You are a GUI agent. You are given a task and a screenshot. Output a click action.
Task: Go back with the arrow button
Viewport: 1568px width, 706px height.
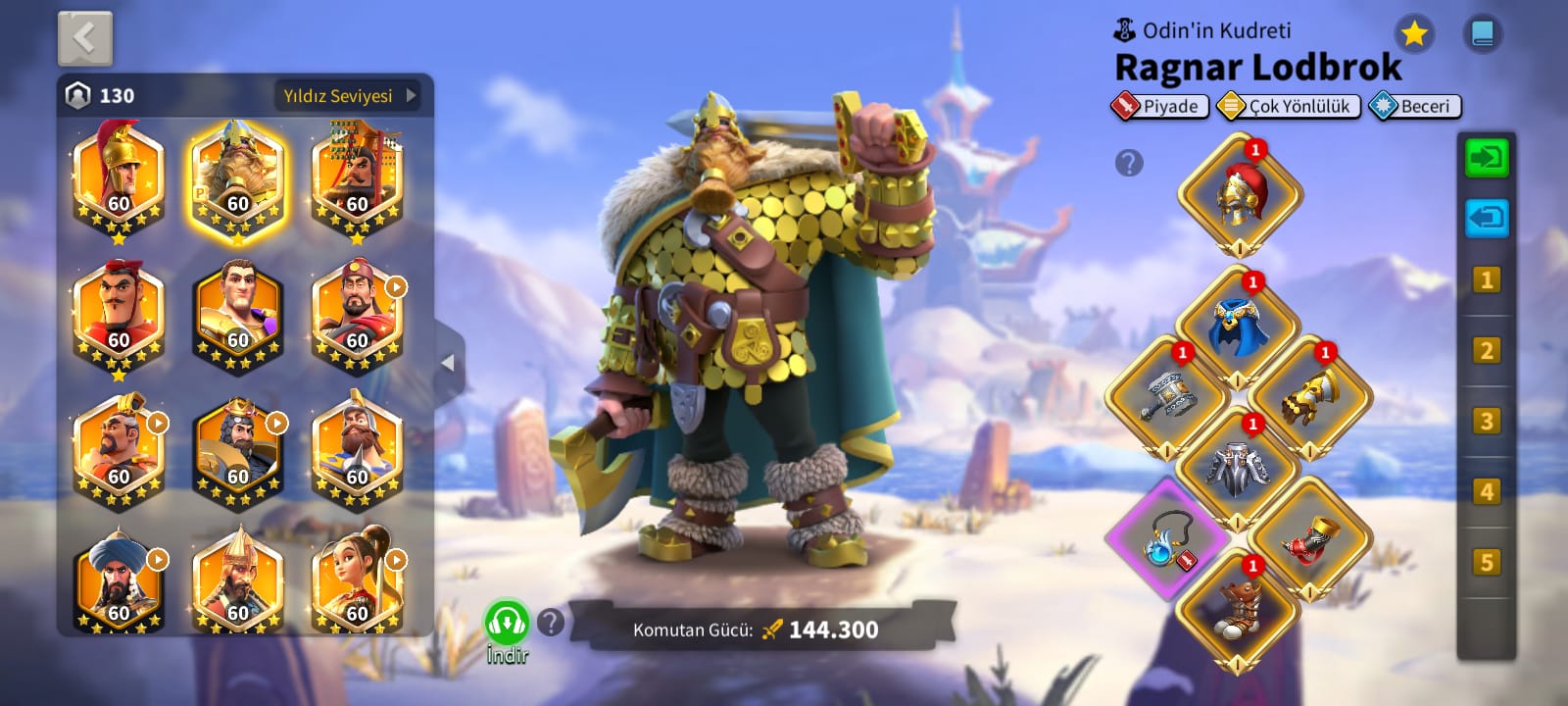(x=85, y=39)
